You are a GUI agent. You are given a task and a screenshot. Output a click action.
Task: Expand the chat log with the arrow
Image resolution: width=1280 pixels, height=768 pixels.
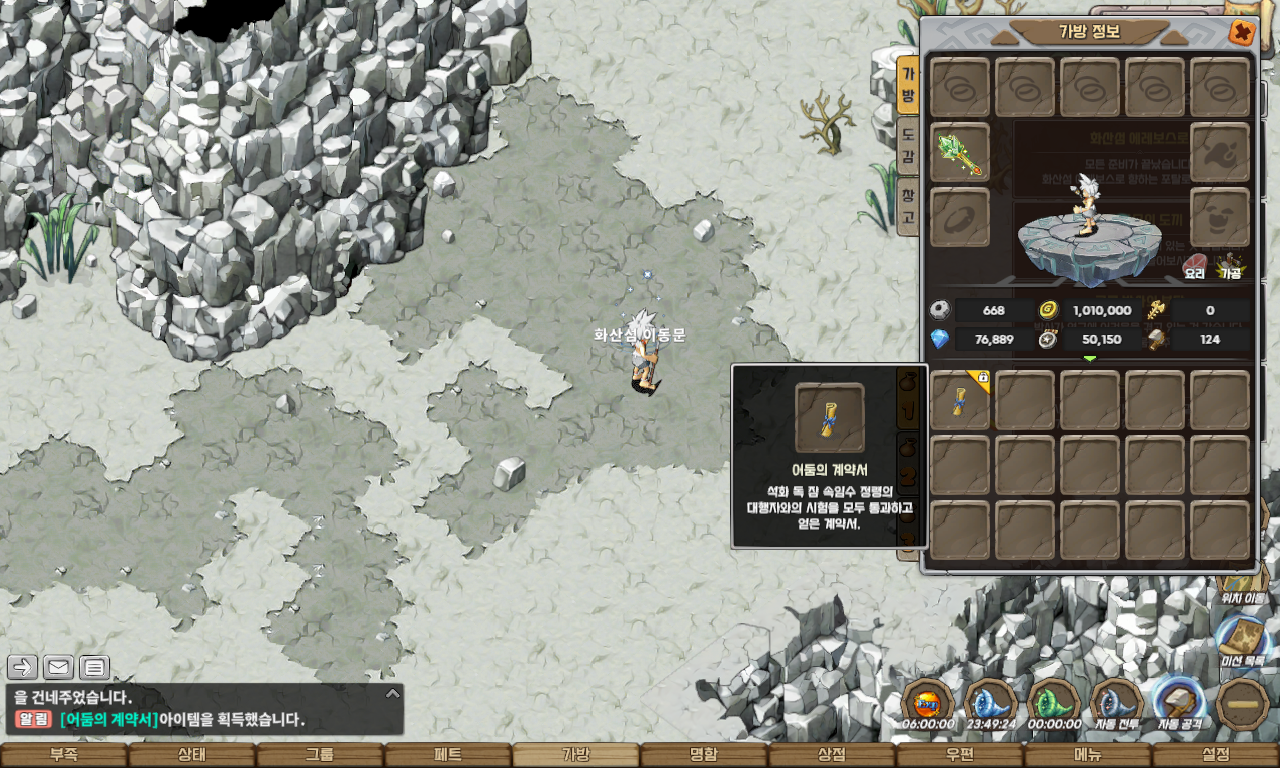pyautogui.click(x=393, y=693)
